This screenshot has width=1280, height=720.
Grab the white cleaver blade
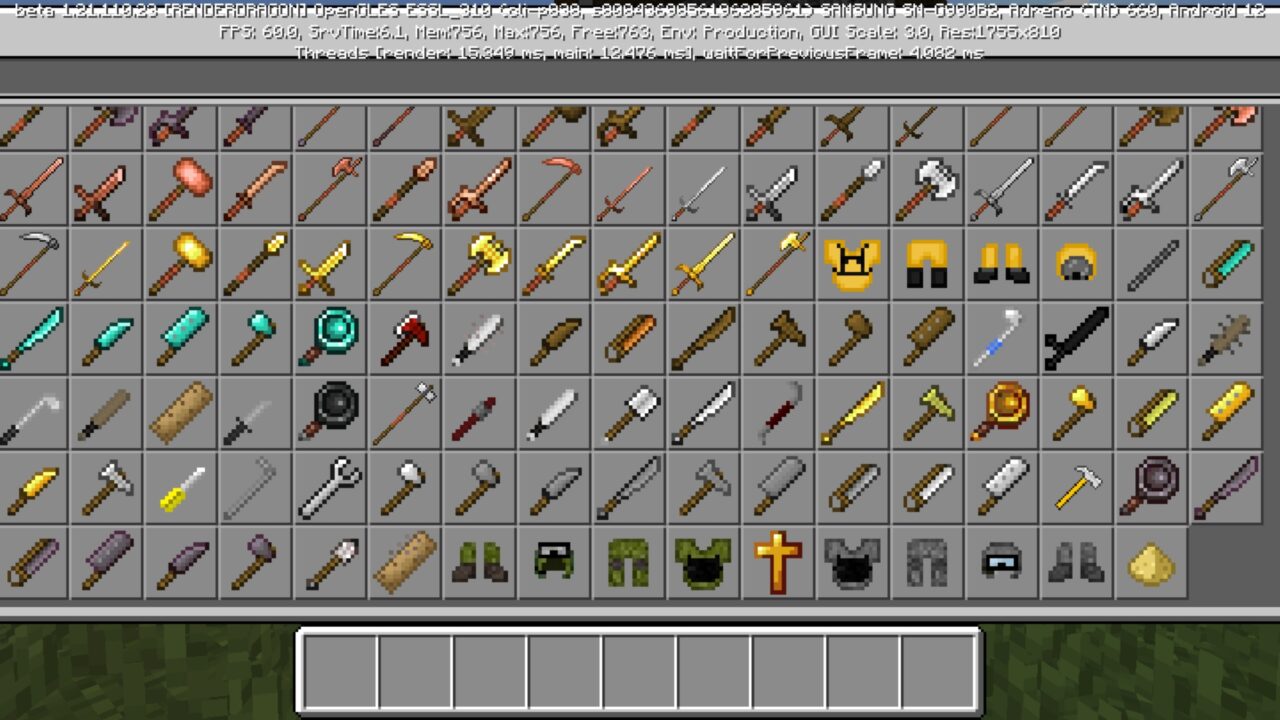pyautogui.click(x=1000, y=487)
